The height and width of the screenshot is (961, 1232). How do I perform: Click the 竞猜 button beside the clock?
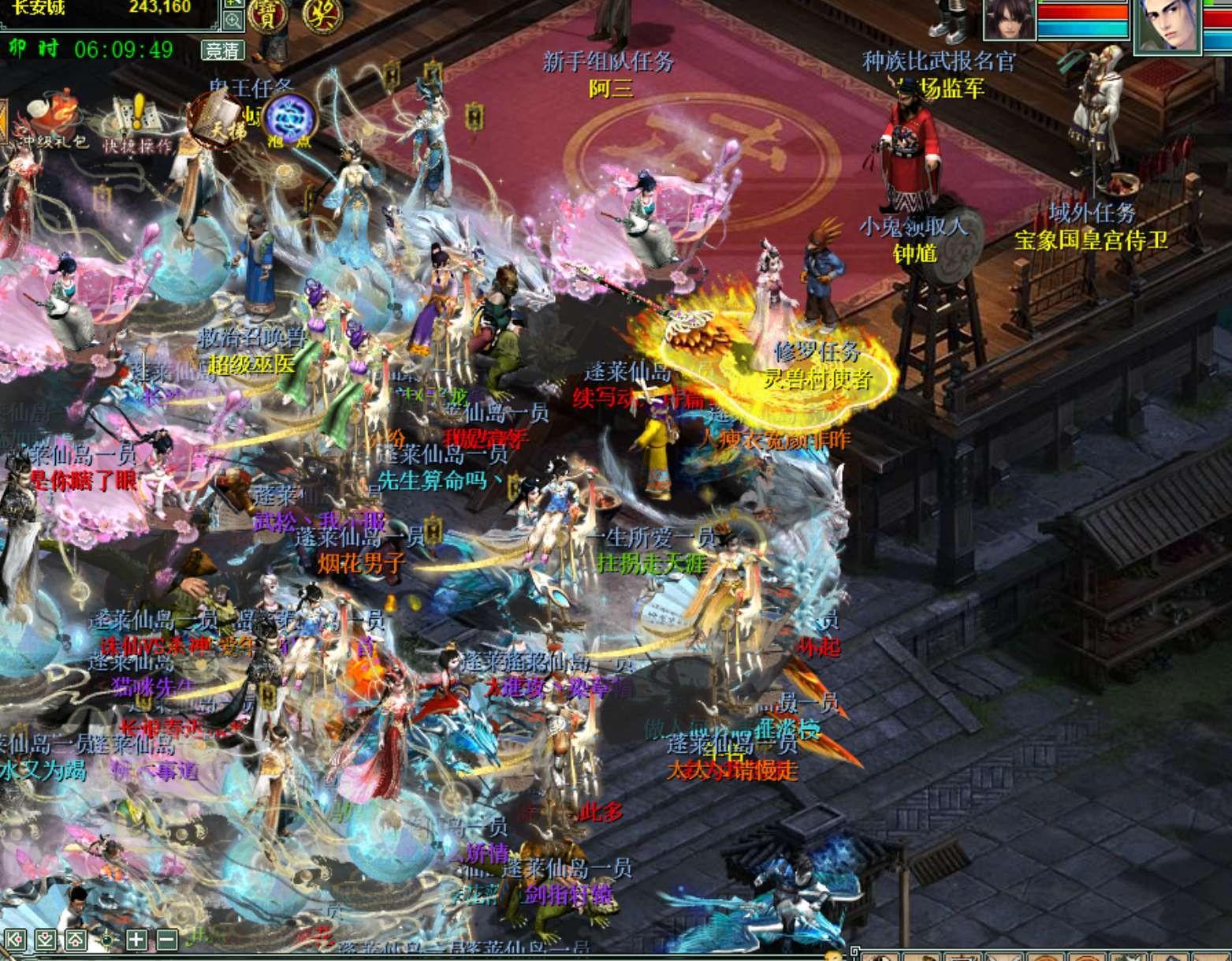222,50
